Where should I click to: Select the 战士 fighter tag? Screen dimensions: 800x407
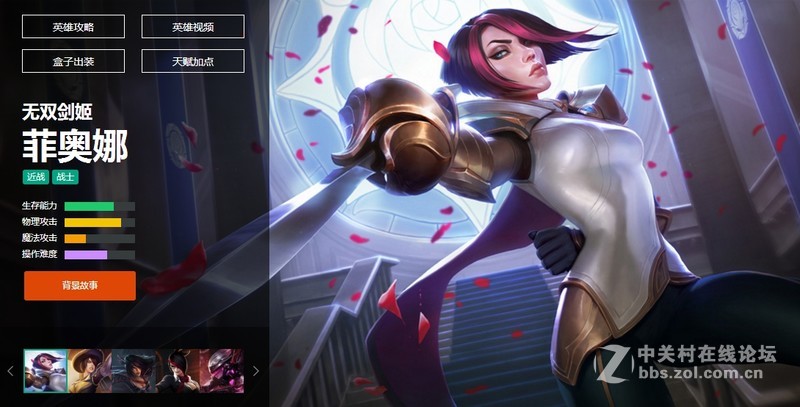tap(65, 177)
